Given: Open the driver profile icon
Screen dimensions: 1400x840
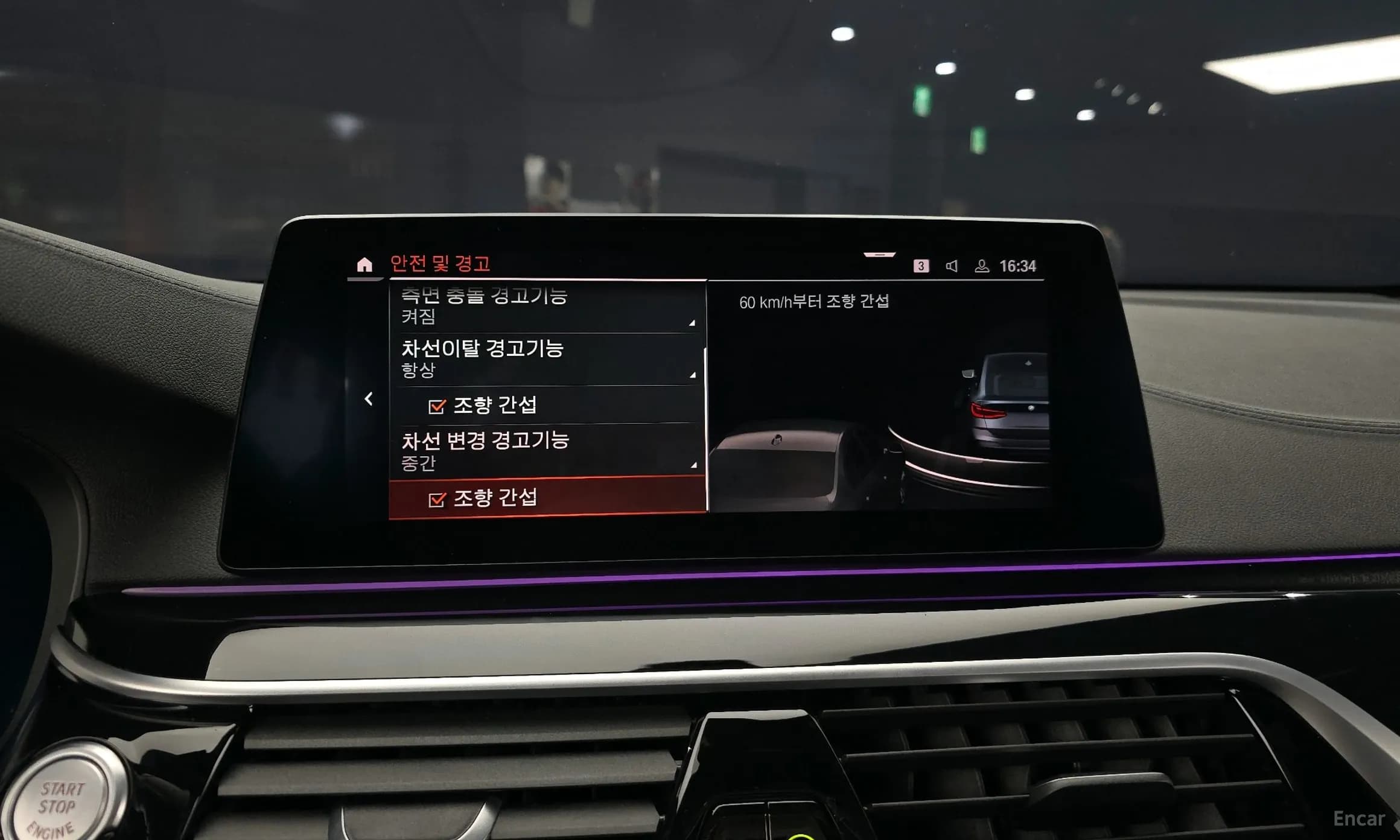Looking at the screenshot, I should point(982,266).
